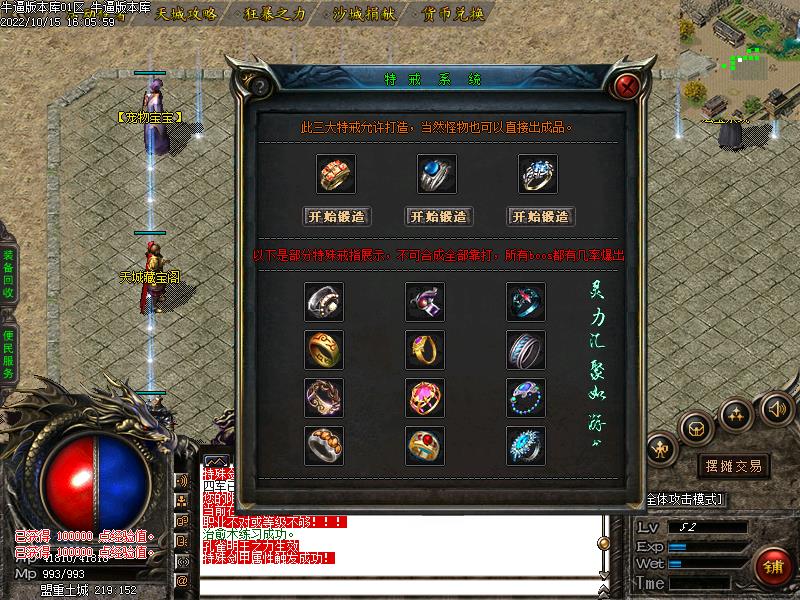Select the cyan crystal spiked ring

click(526, 445)
